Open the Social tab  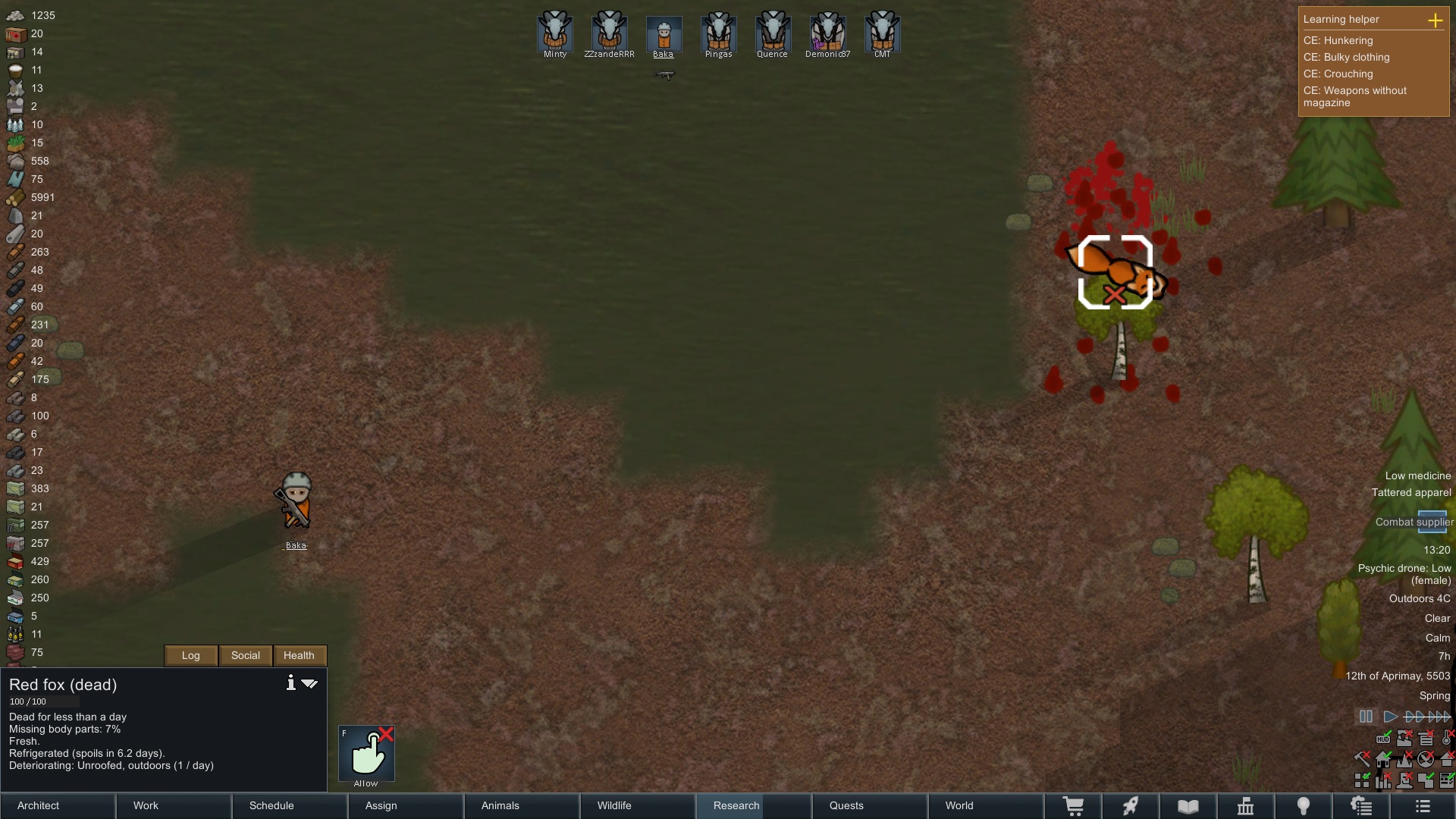coord(245,655)
